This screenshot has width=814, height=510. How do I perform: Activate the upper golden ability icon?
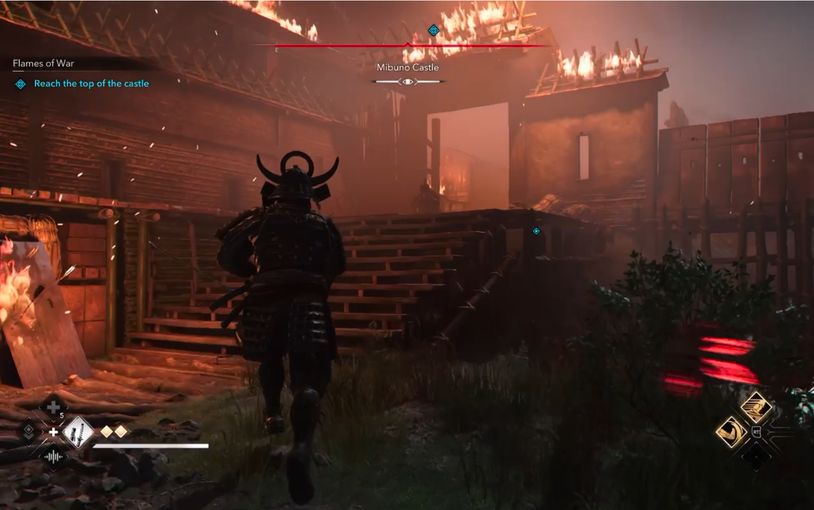[x=754, y=406]
